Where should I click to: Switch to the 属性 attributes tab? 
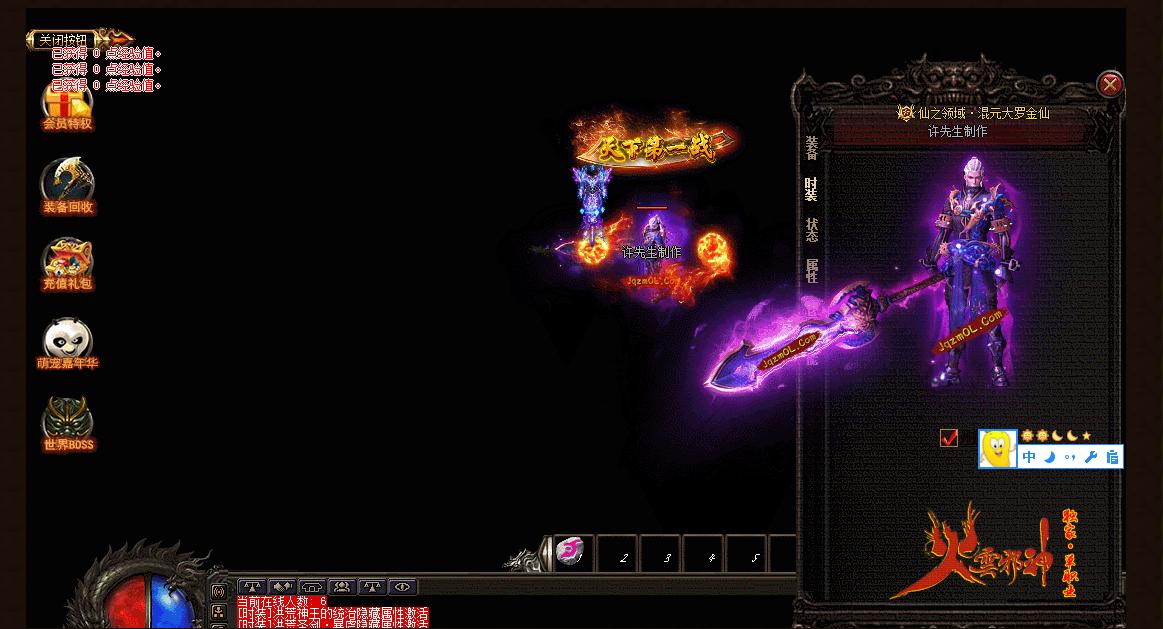tap(812, 270)
